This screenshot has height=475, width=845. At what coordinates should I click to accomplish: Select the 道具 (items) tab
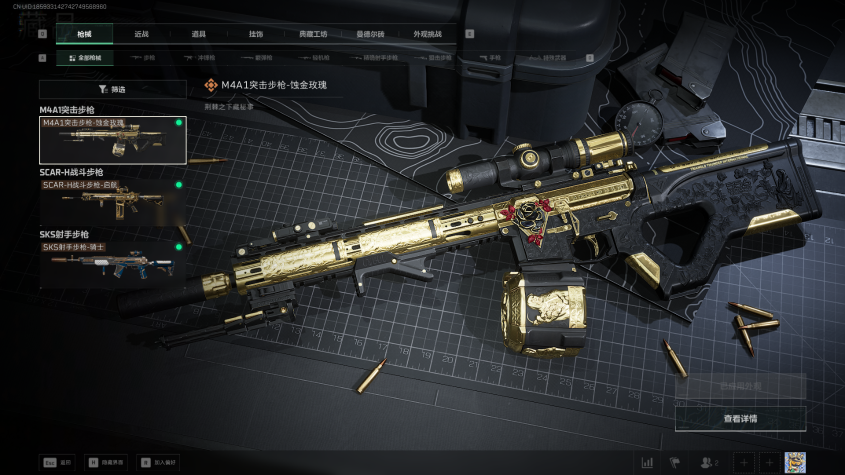click(199, 34)
